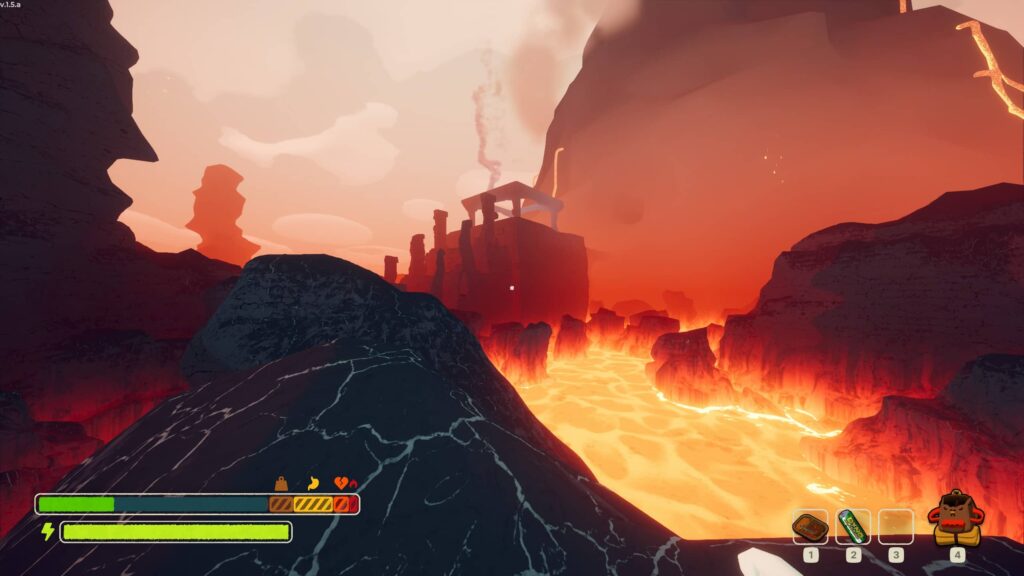Select the brown tin item in slot 1
Viewport: 1024px width, 576px height.
[809, 526]
